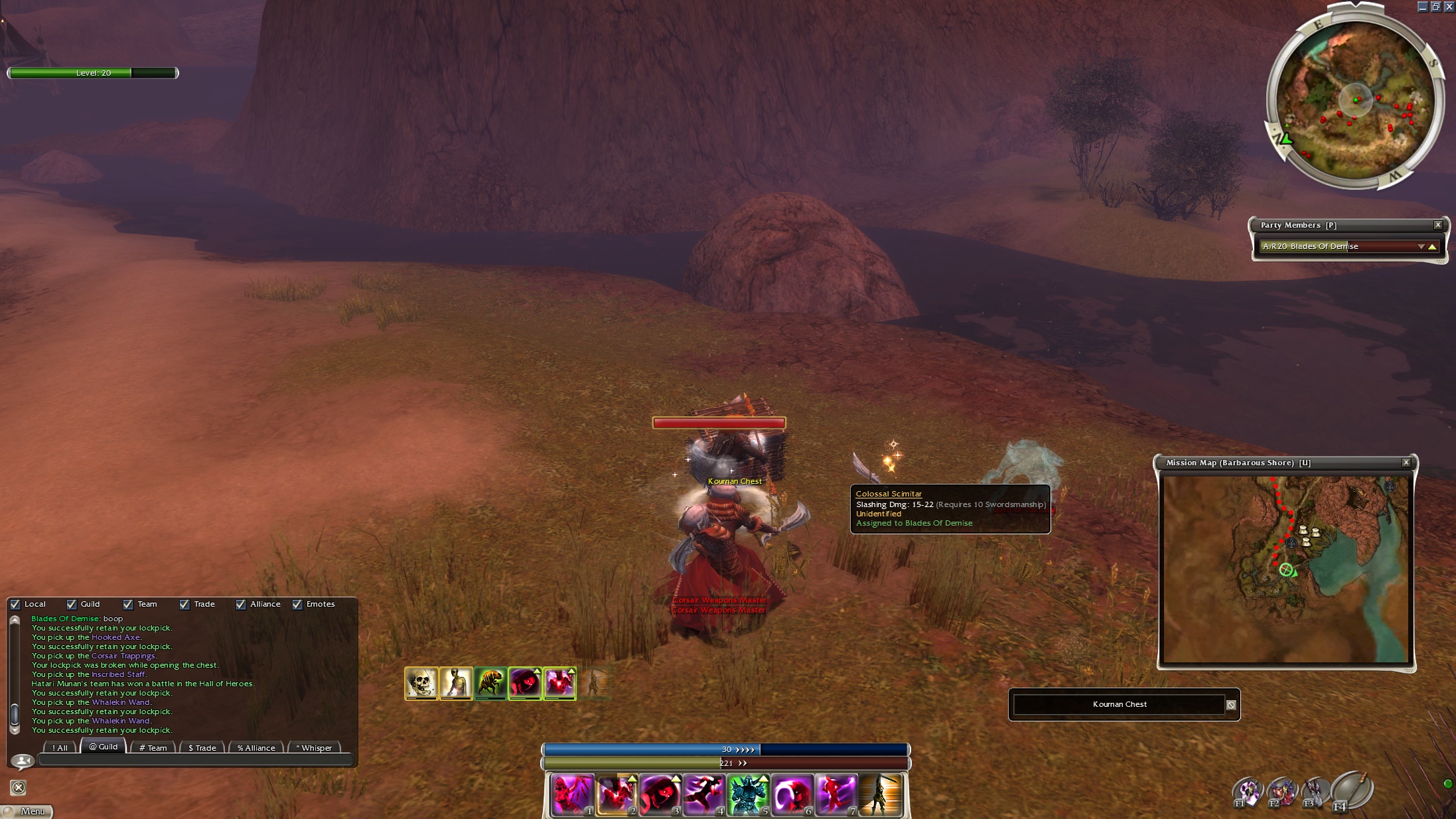Minimize the game window
Image resolution: width=1456 pixels, height=819 pixels.
tap(1422, 7)
